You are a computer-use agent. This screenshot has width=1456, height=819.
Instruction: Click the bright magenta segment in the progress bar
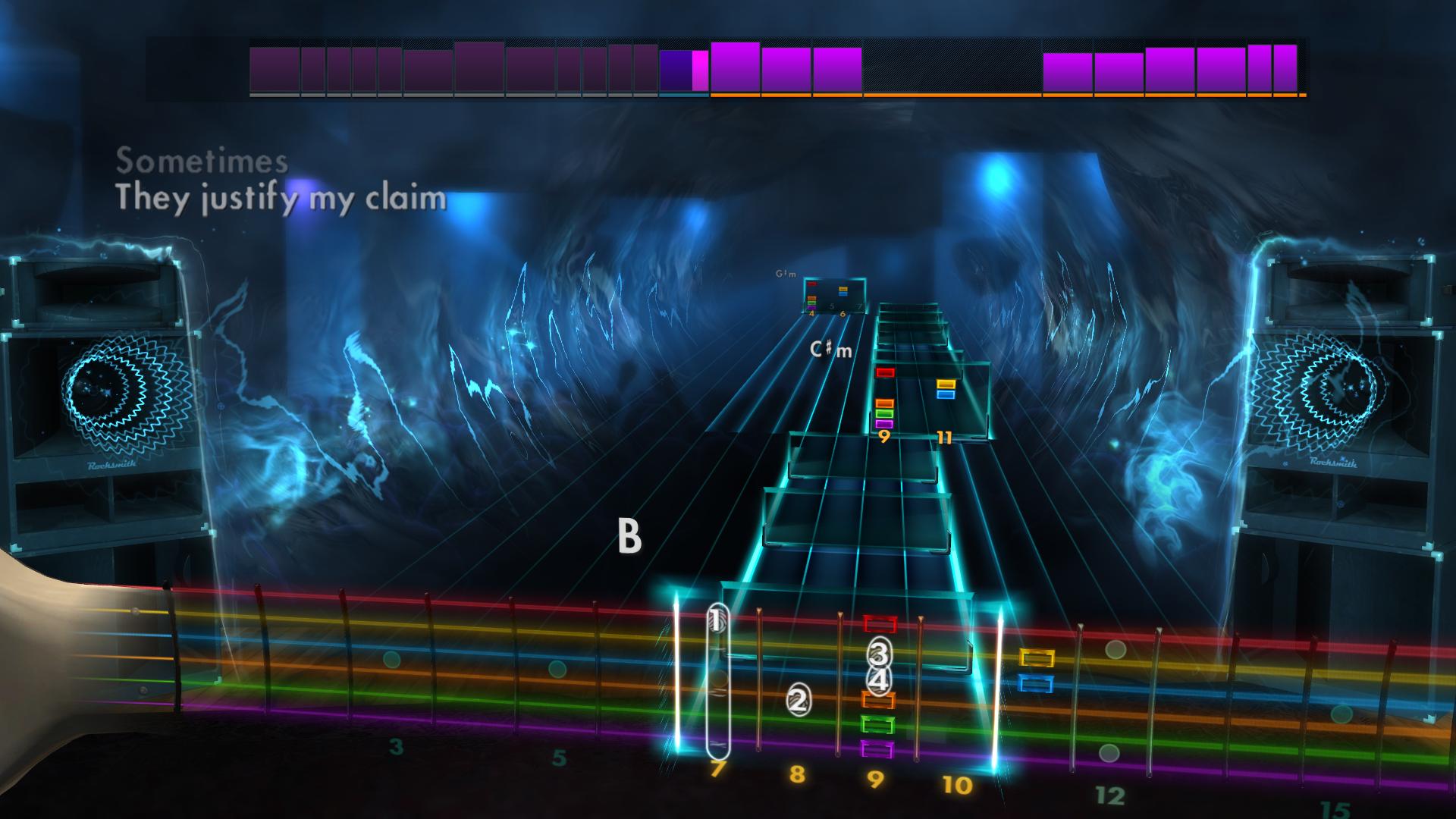click(698, 71)
